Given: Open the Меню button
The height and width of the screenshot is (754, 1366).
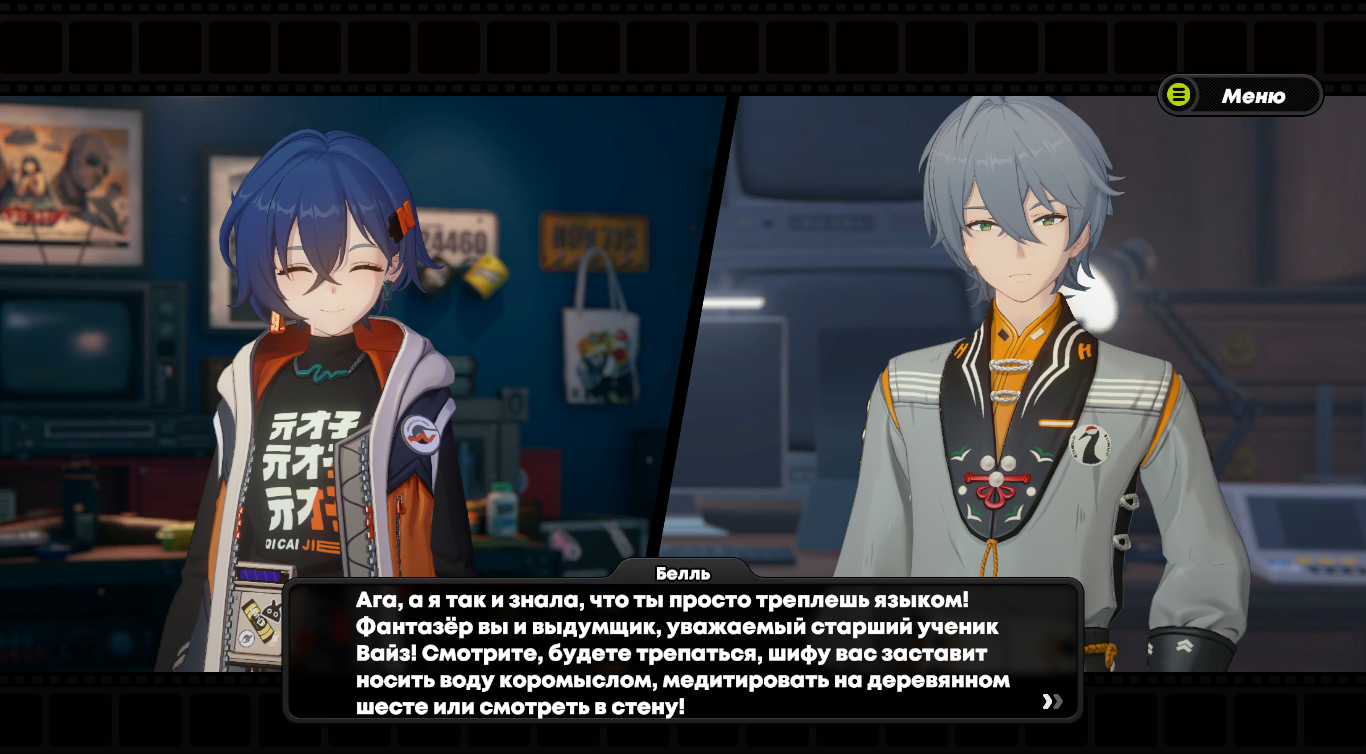Looking at the screenshot, I should pyautogui.click(x=1240, y=96).
